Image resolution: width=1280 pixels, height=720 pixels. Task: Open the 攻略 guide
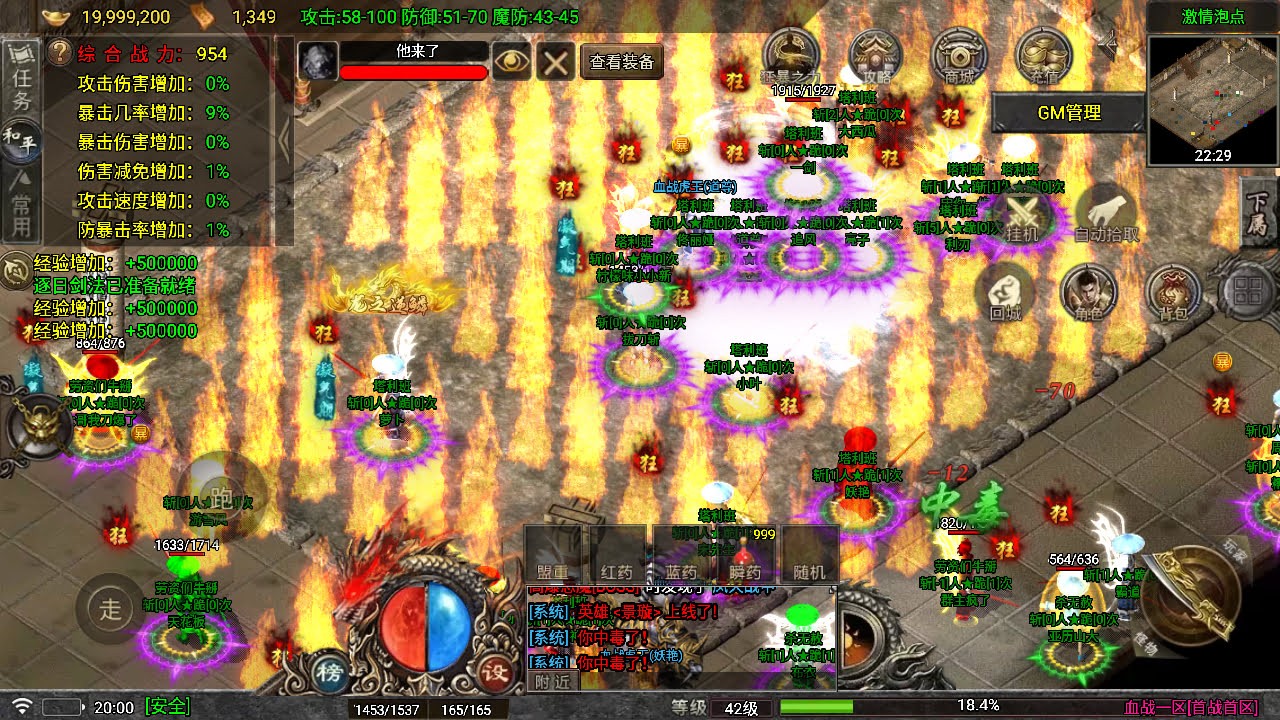(x=875, y=56)
